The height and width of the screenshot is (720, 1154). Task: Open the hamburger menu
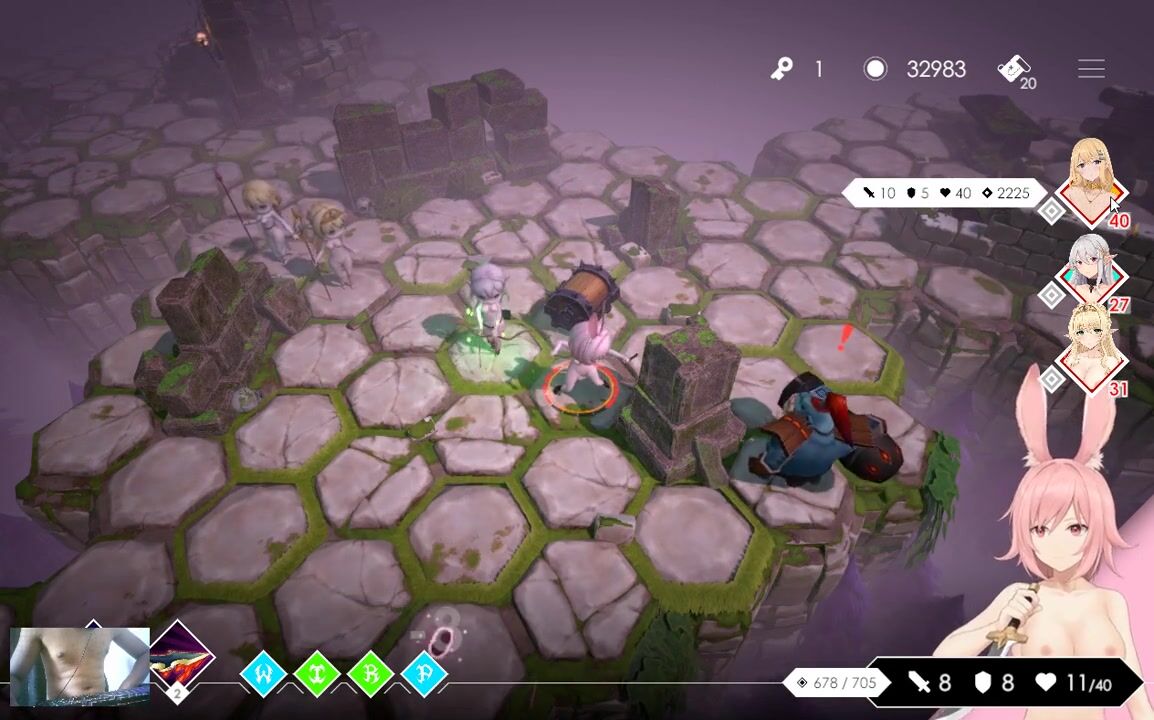point(1091,69)
